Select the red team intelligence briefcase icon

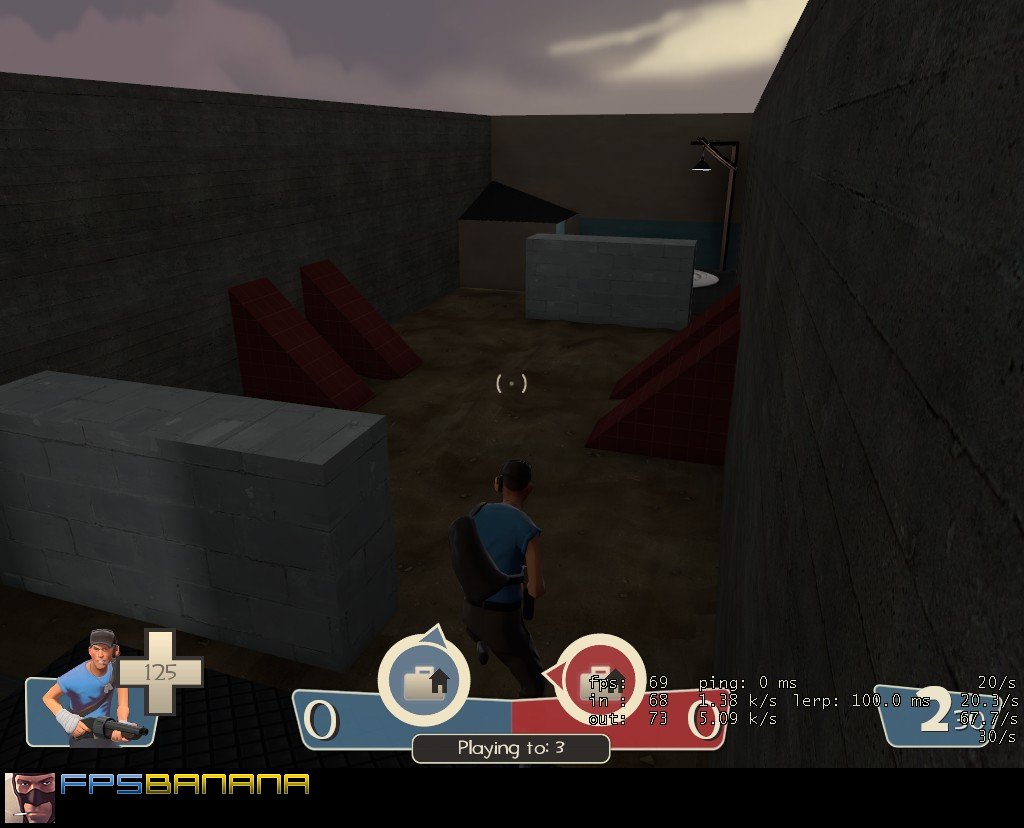coord(598,682)
